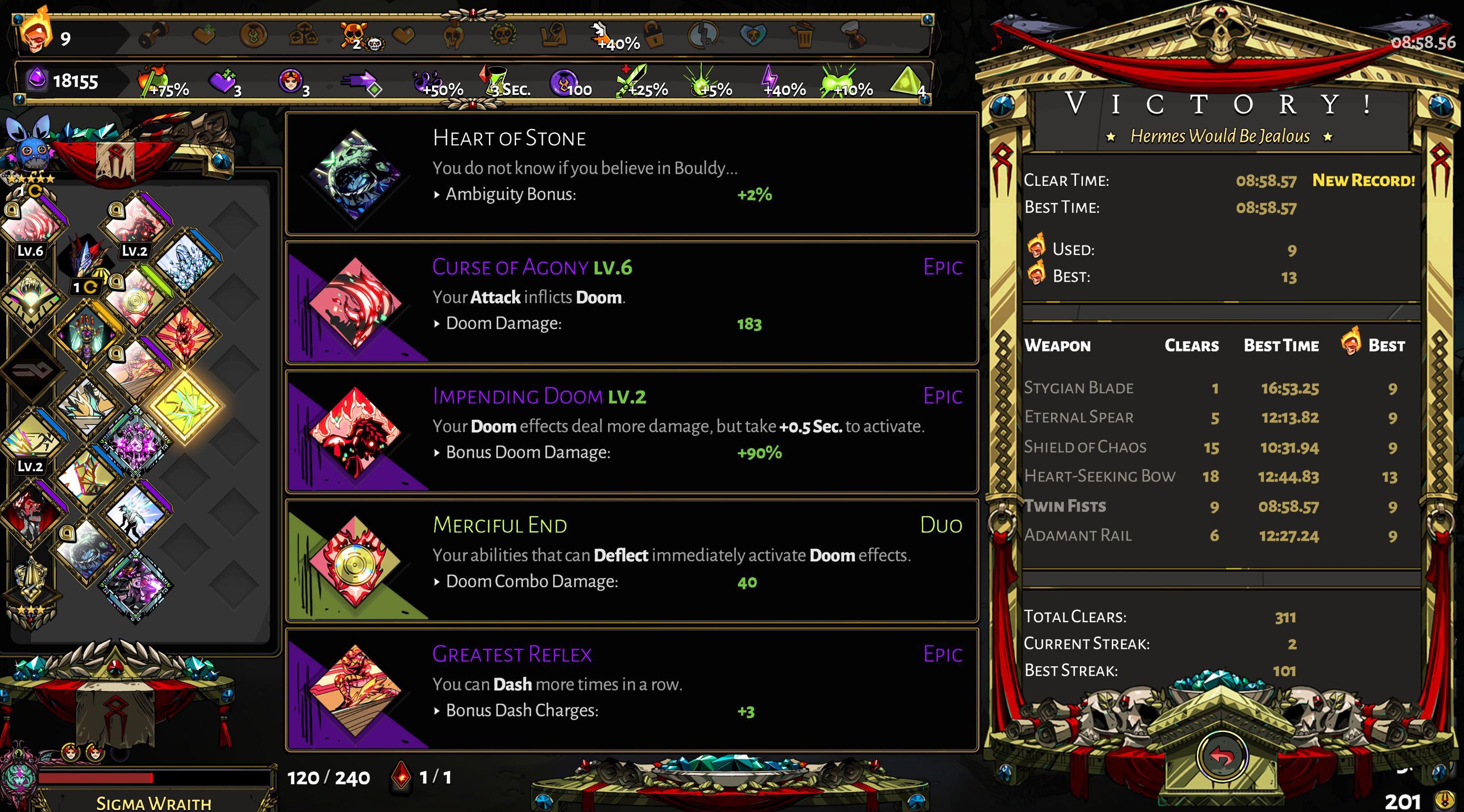Screen dimensions: 1464x812
Task: Select the Curse of Agony boon row
Action: [x=631, y=303]
